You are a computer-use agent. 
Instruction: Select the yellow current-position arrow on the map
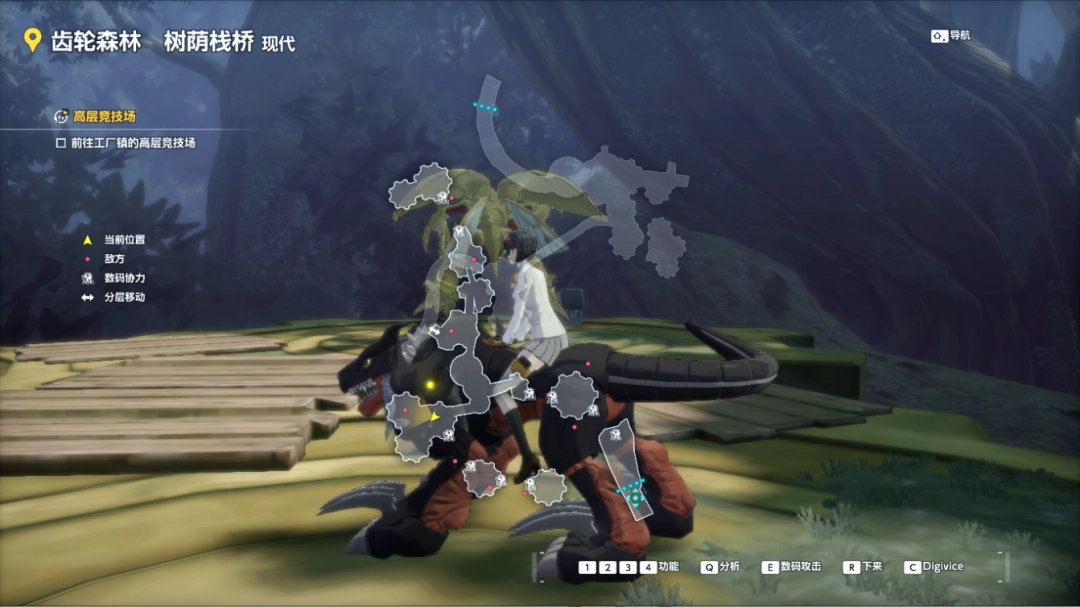(435, 415)
